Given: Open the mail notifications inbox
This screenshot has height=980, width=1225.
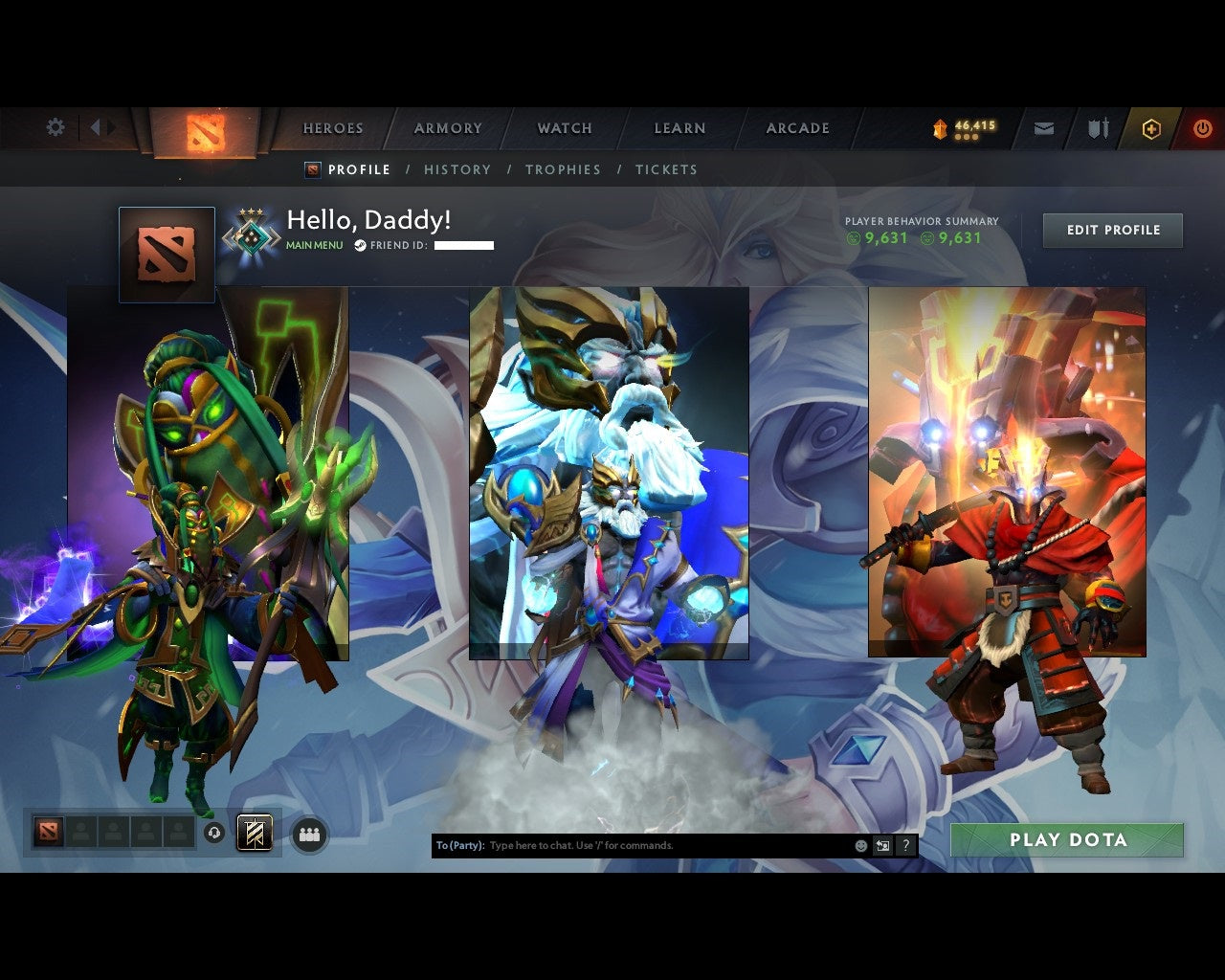Looking at the screenshot, I should pyautogui.click(x=1043, y=126).
